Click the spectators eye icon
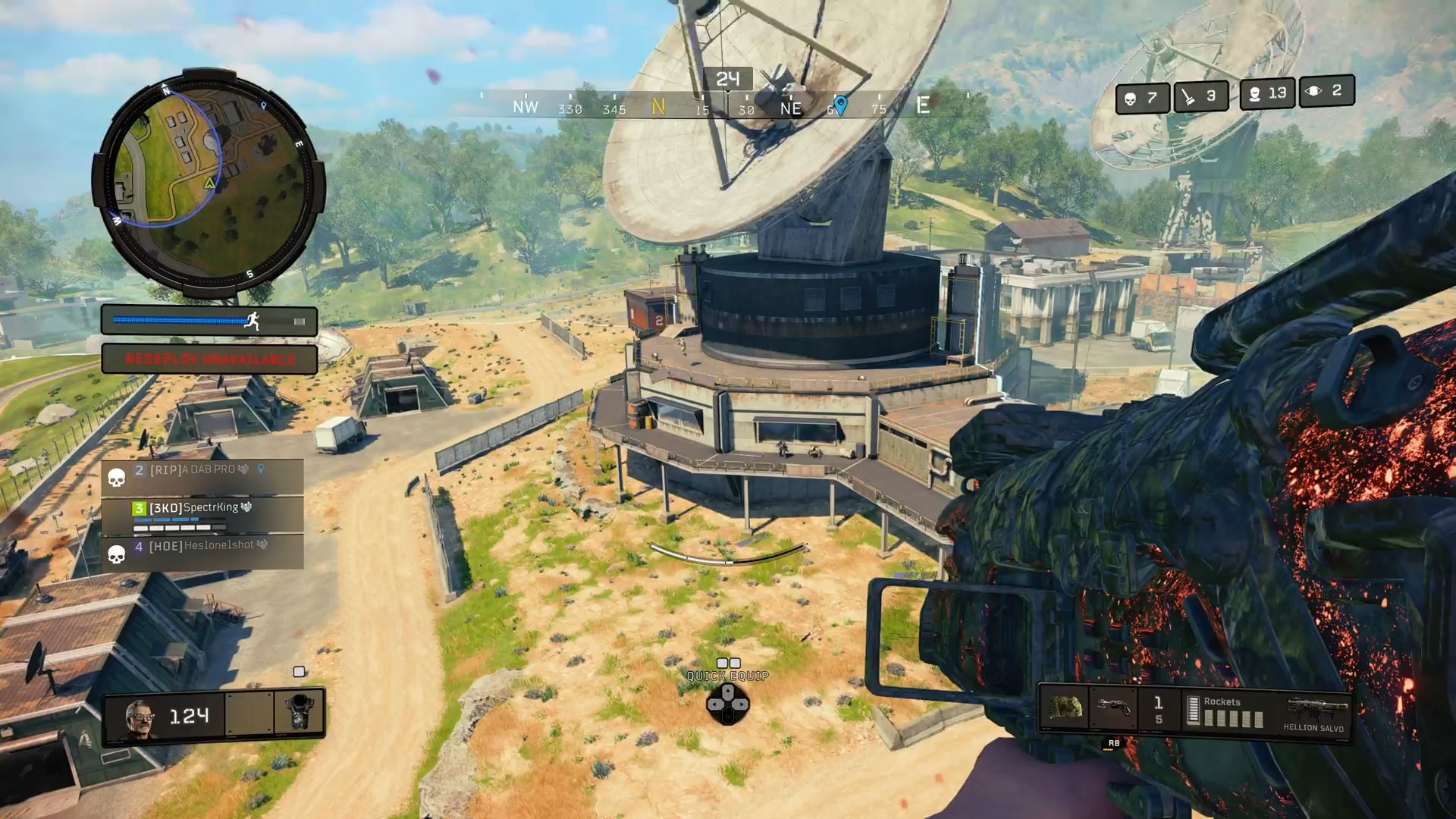Viewport: 1456px width, 819px height. 1313,92
